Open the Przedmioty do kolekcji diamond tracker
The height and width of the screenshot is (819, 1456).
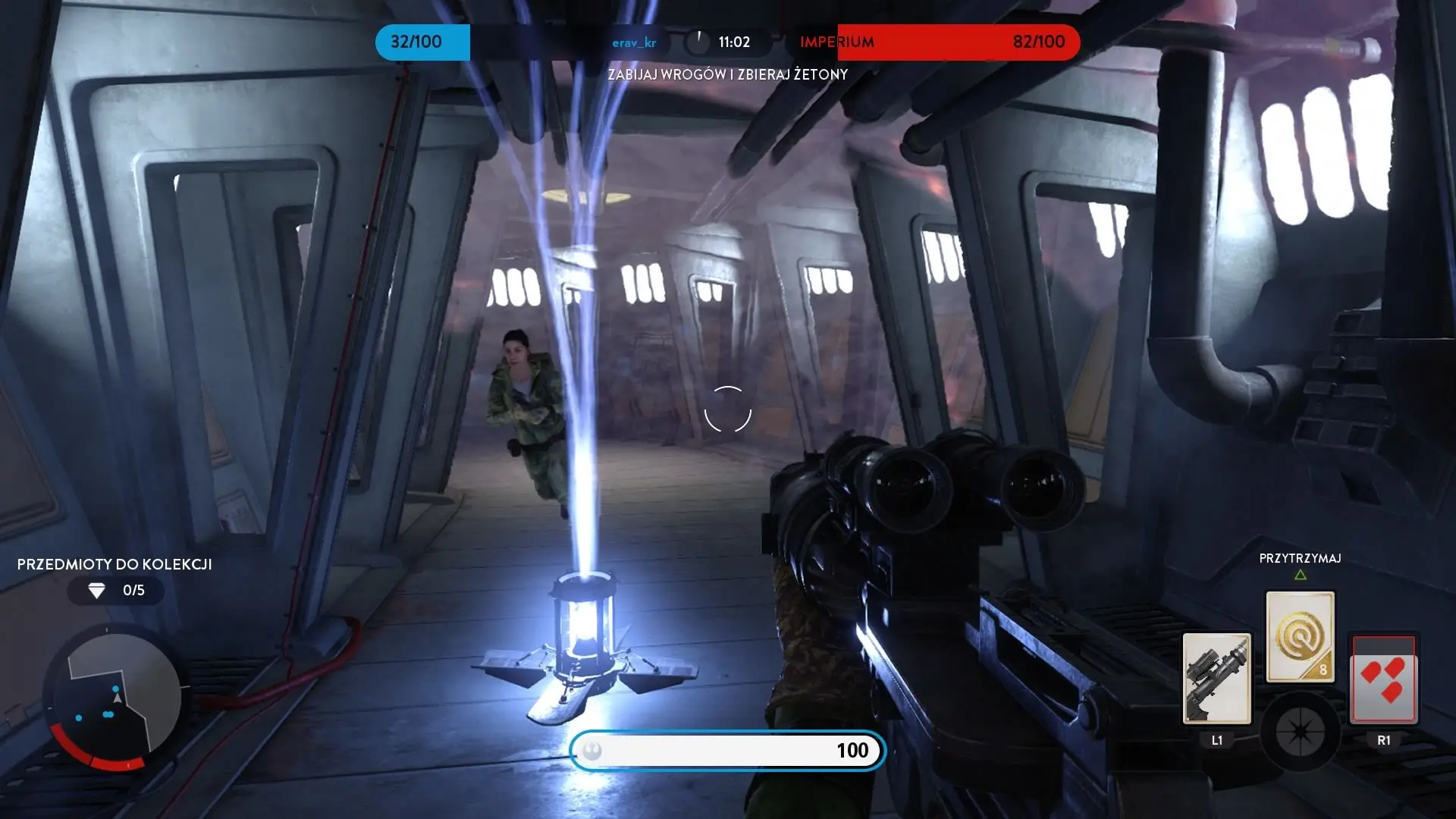(115, 590)
